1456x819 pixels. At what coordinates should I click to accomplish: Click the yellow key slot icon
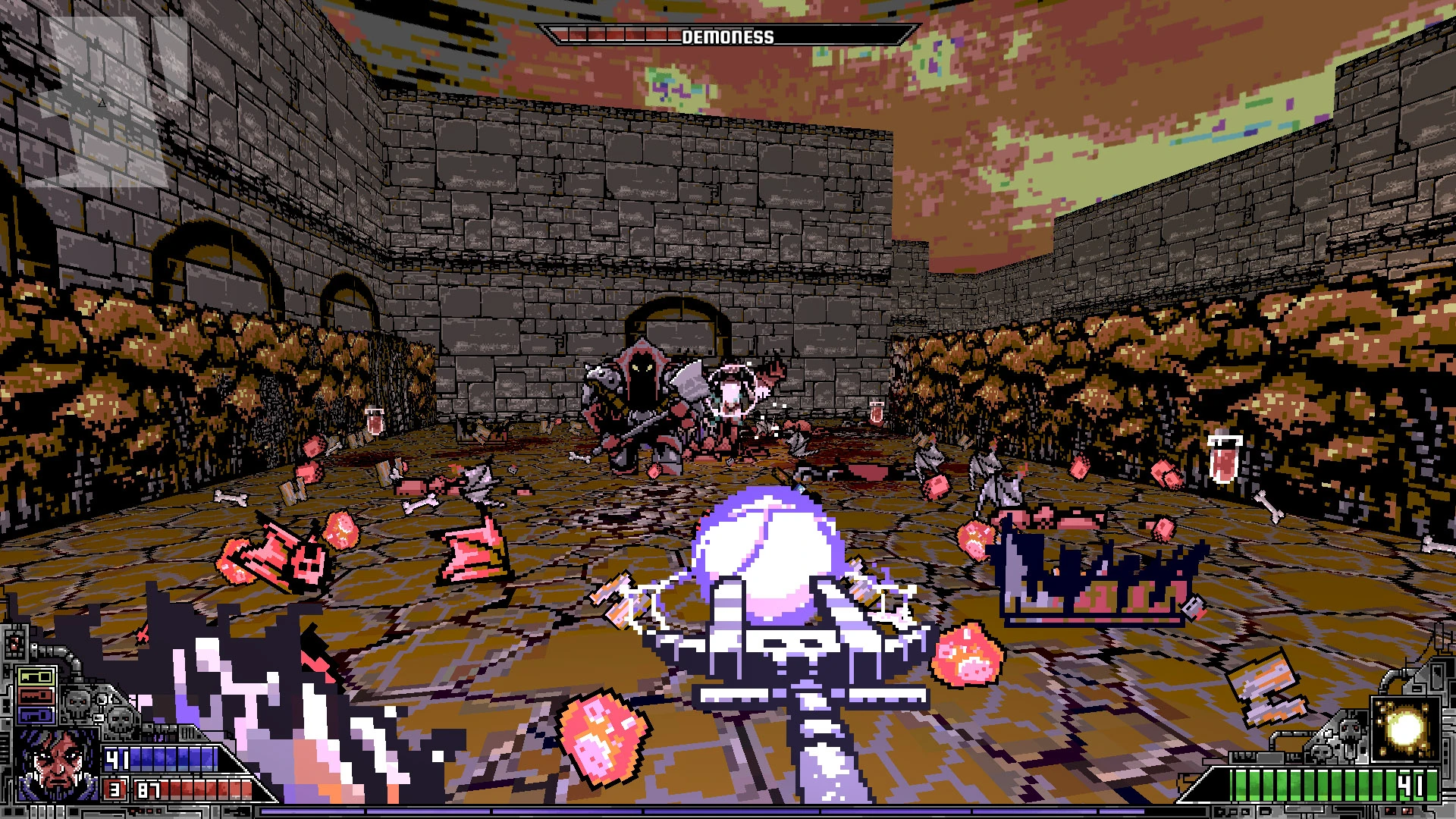point(36,676)
